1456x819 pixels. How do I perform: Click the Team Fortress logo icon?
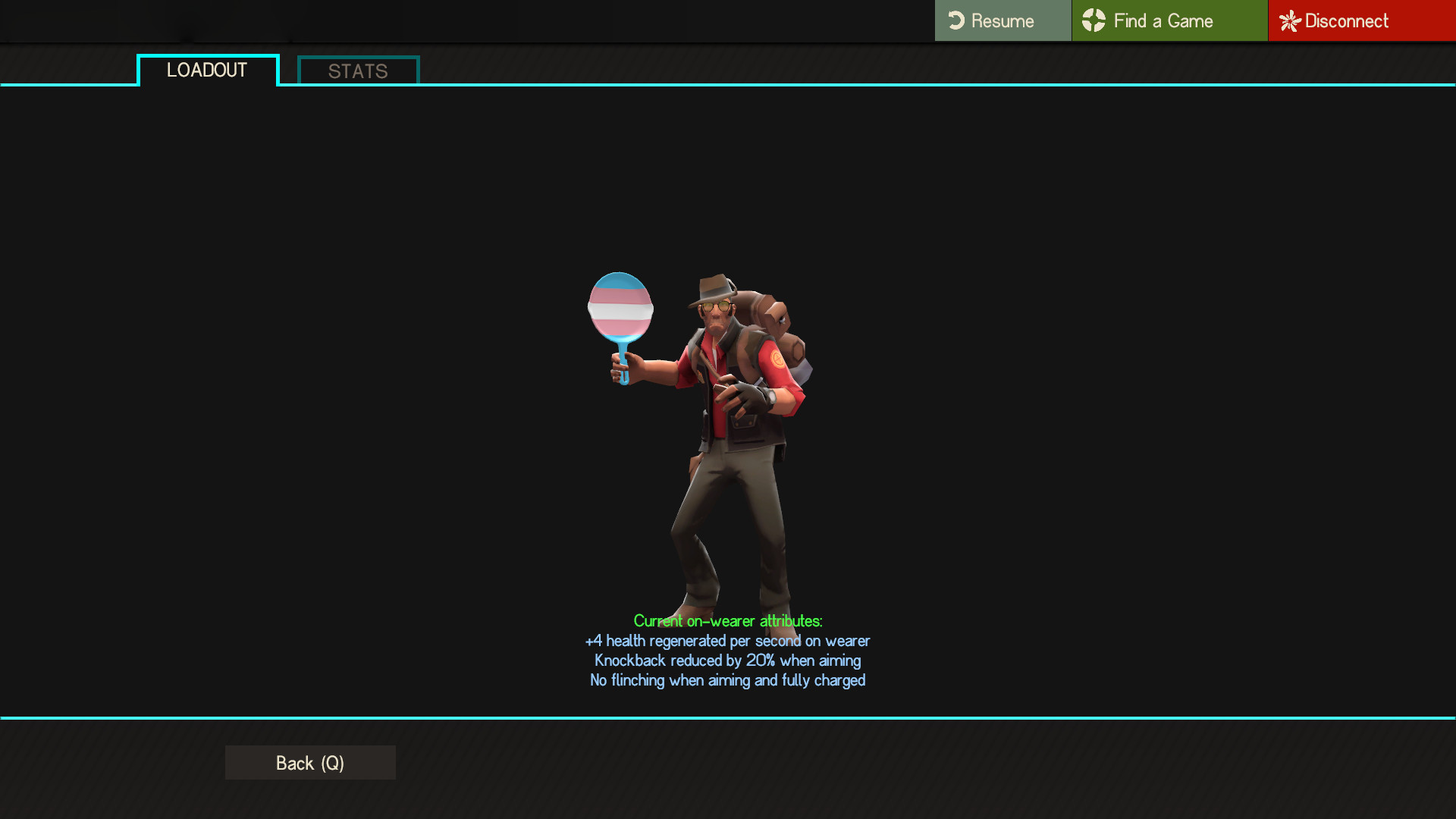pyautogui.click(x=1094, y=20)
